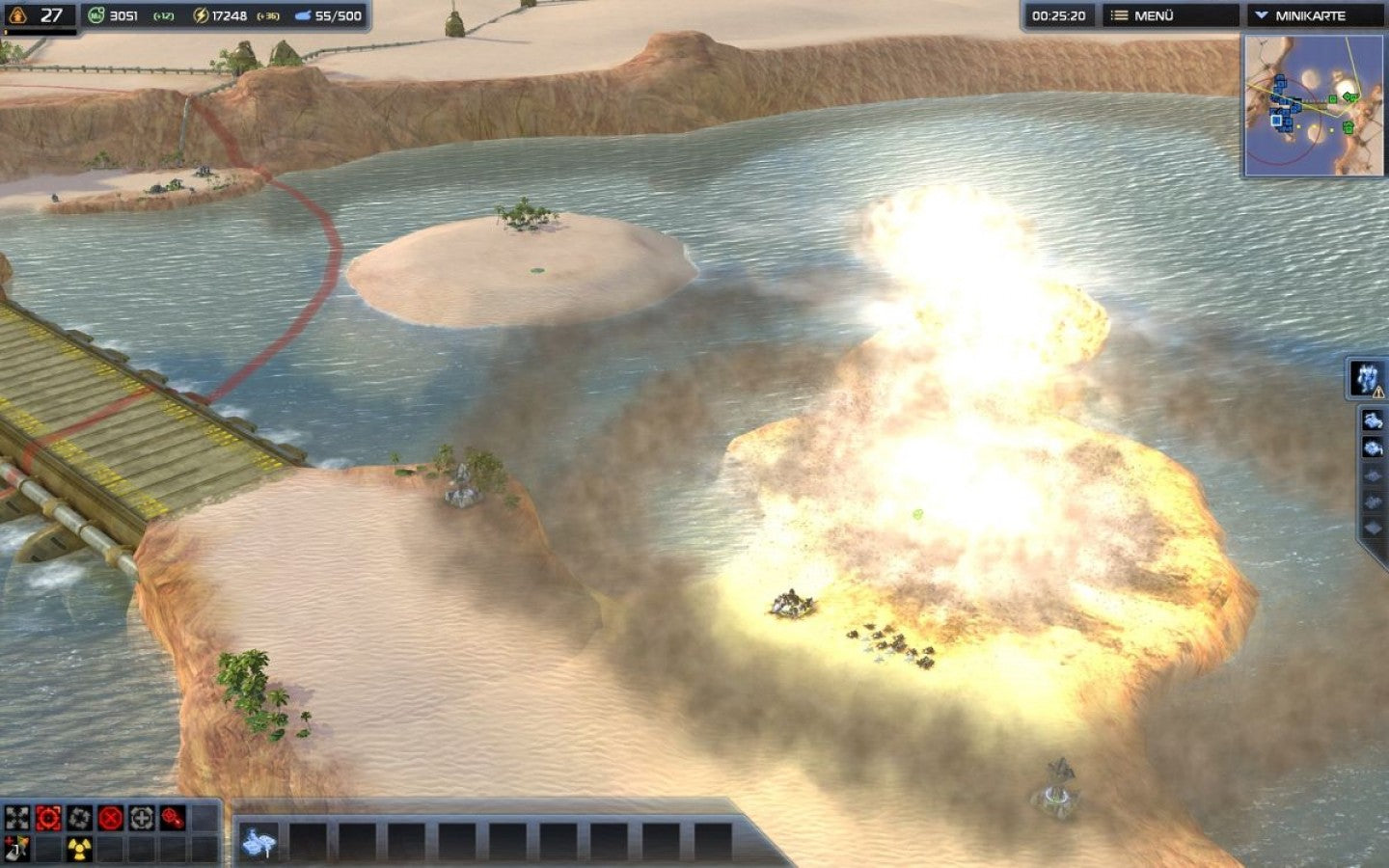Select the patrol order icon
The height and width of the screenshot is (868, 1389).
77,818
